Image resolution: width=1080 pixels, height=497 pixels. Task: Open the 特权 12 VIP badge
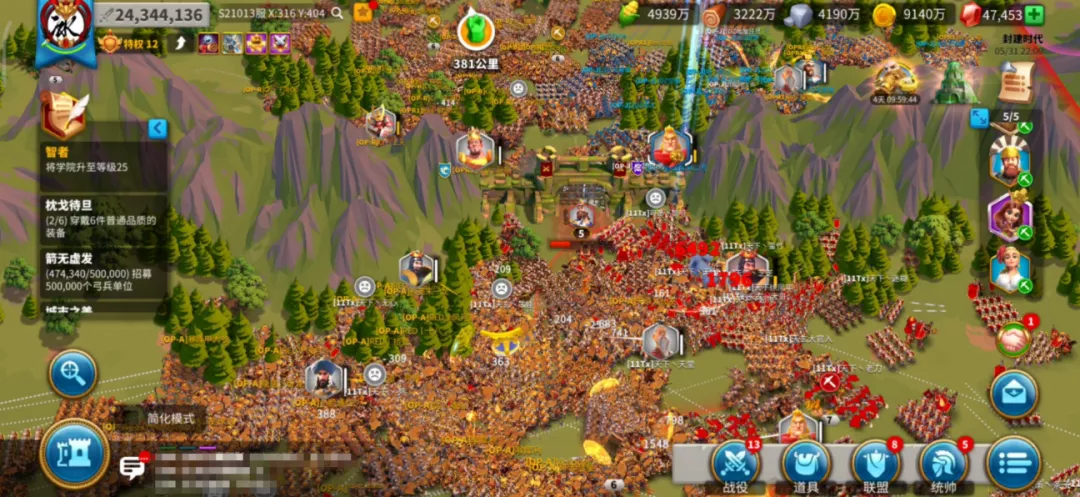click(129, 43)
